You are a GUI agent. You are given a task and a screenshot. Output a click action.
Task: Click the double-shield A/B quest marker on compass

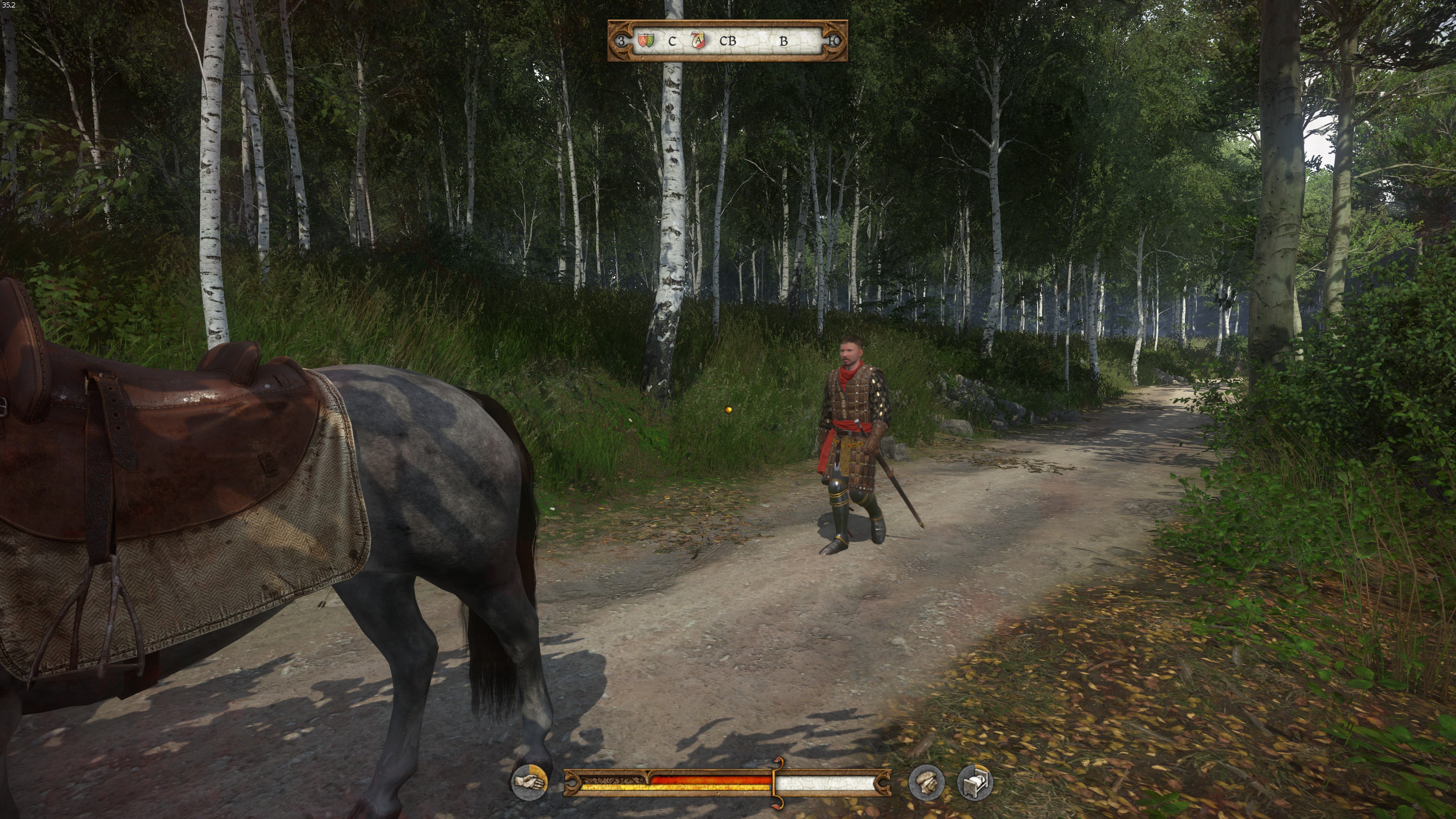(645, 40)
